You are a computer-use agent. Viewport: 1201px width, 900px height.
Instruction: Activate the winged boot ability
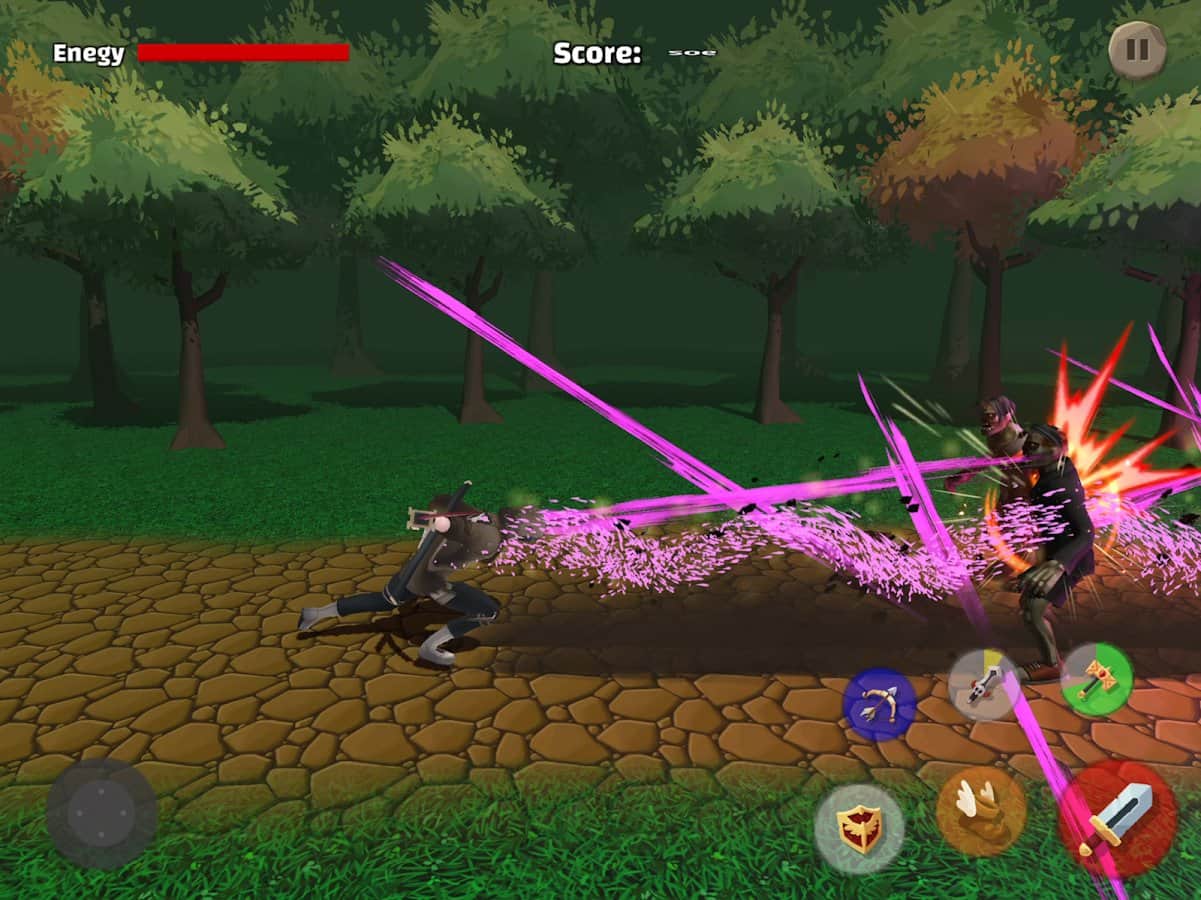point(981,811)
